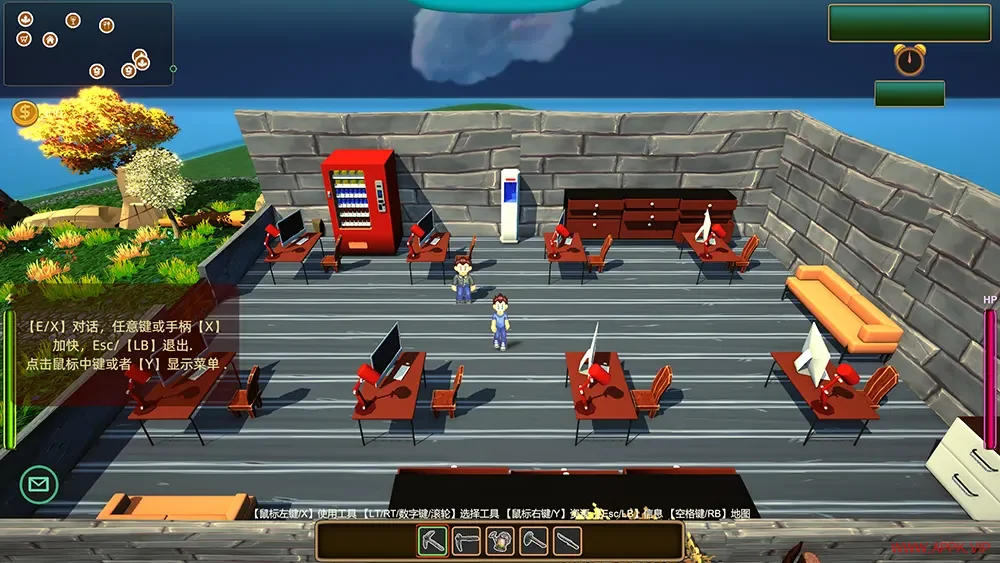Image resolution: width=1000 pixels, height=563 pixels.
Task: Equip the knife tool slot
Action: point(568,541)
